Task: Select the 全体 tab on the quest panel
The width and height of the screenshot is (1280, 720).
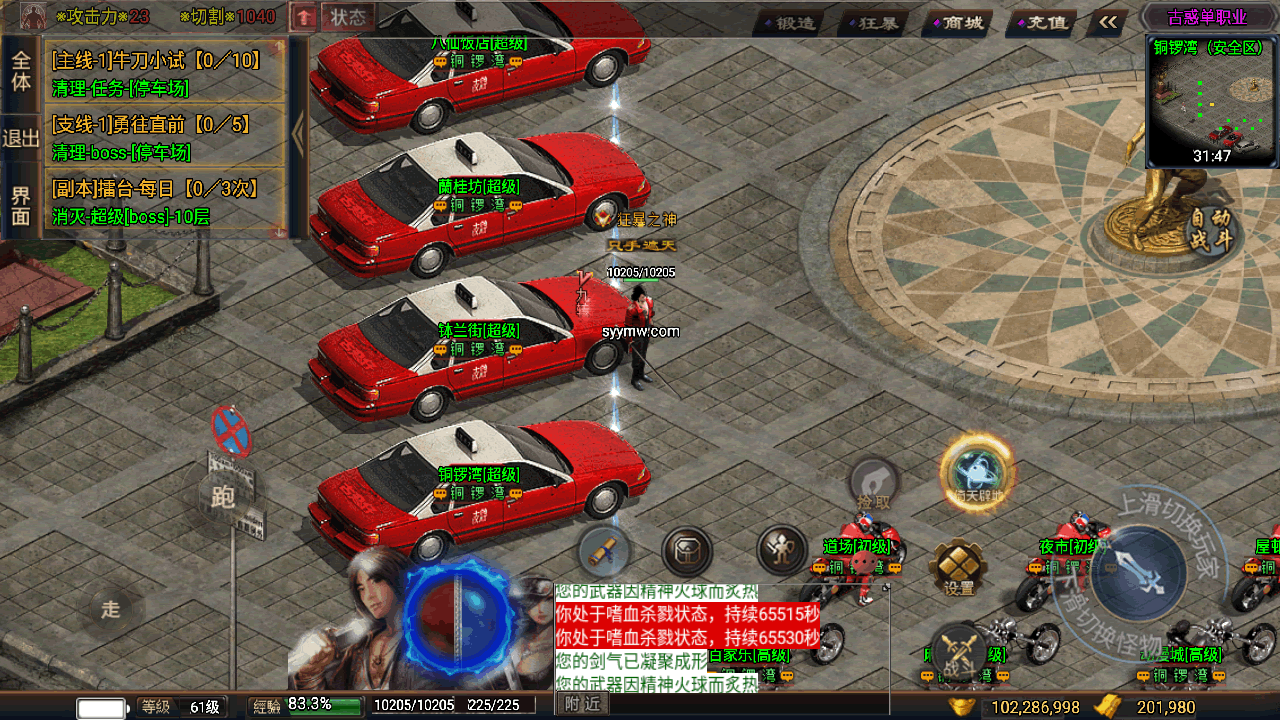Action: click(x=21, y=71)
